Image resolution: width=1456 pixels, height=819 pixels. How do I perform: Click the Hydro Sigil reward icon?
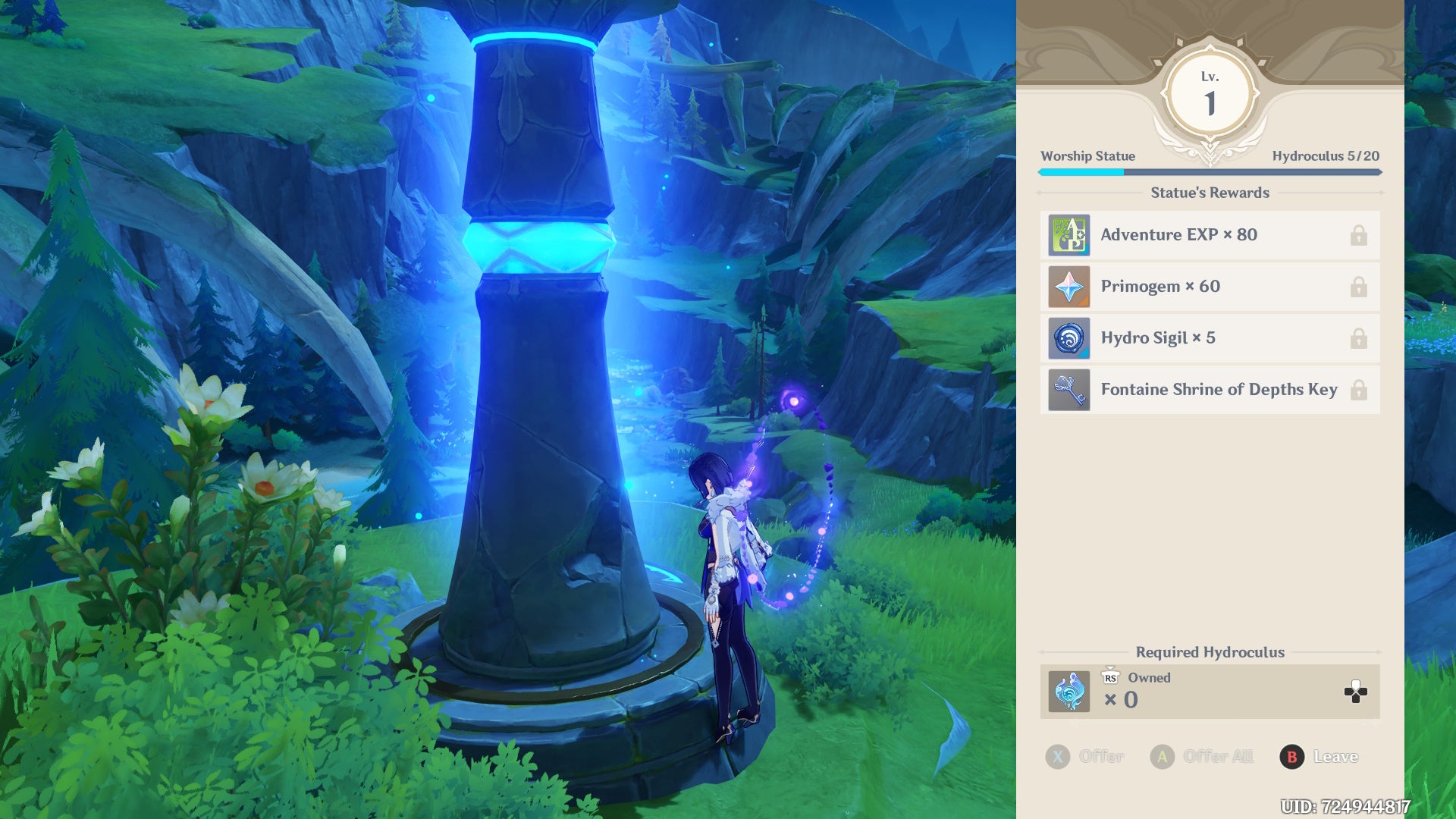coord(1068,338)
